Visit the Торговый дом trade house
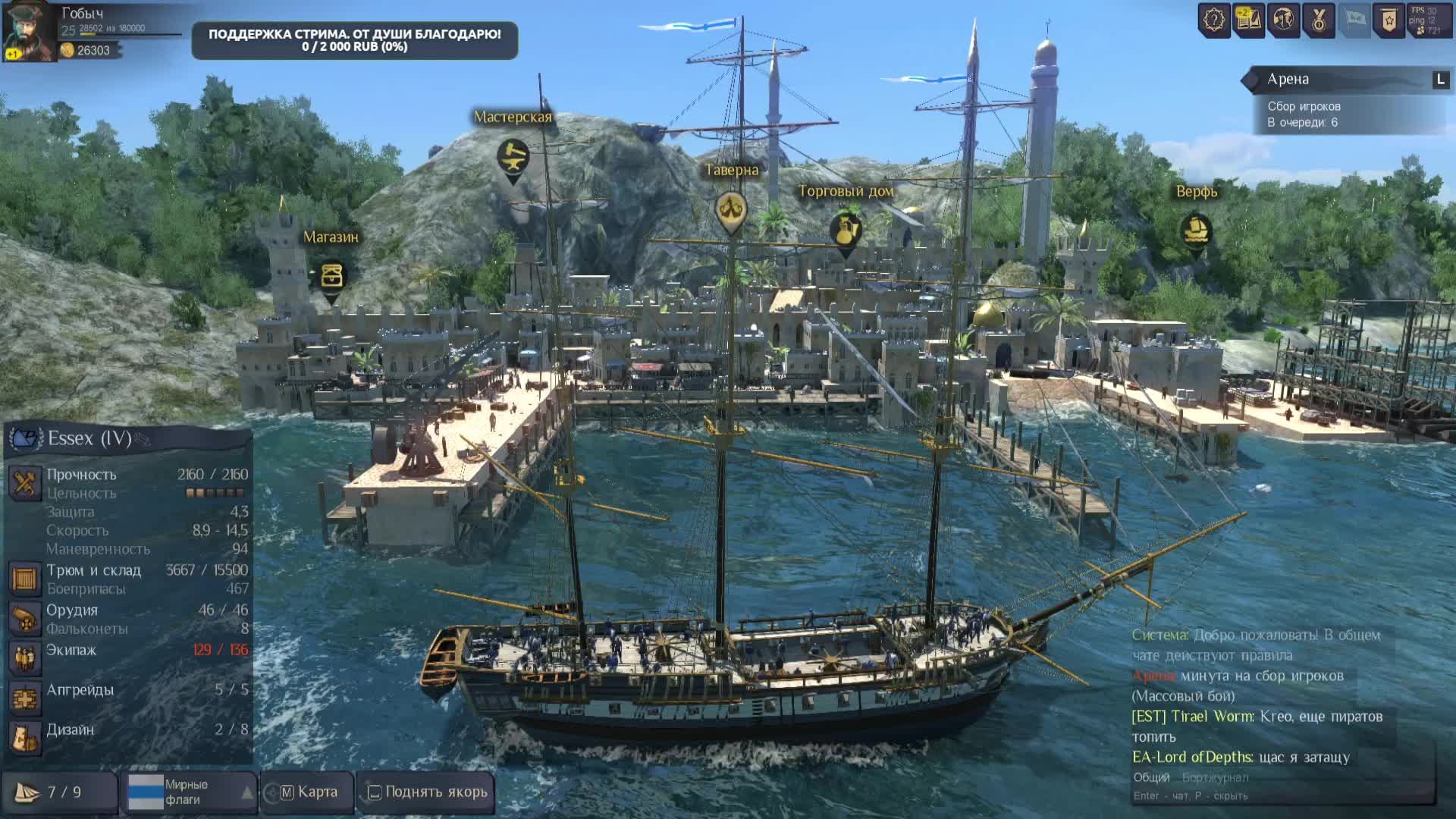Viewport: 1456px width, 819px height. pos(846,231)
